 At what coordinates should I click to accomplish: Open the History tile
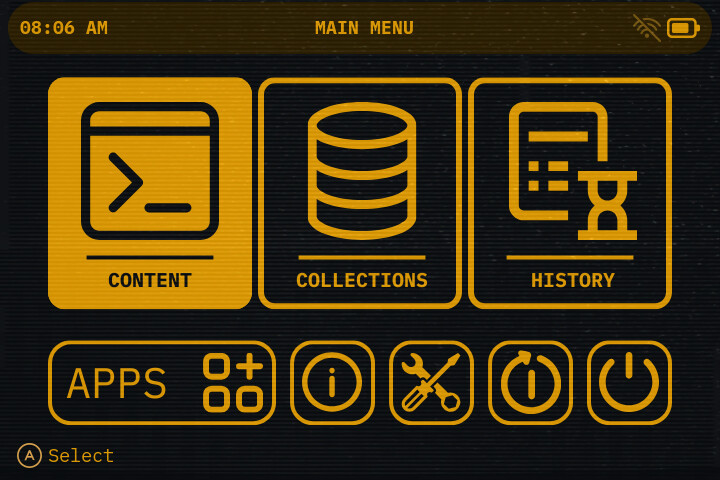click(x=570, y=193)
